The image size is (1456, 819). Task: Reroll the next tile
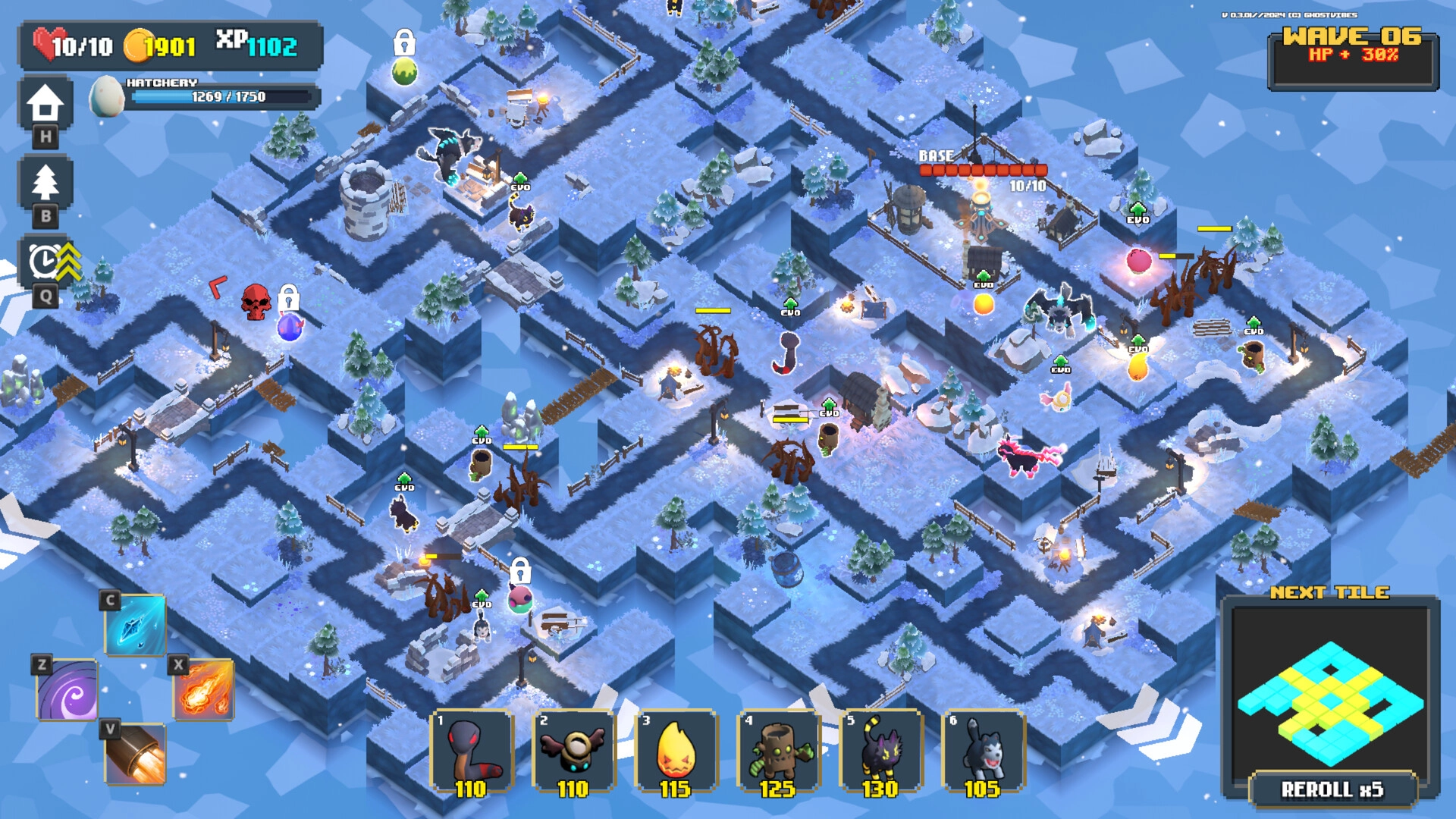1332,789
